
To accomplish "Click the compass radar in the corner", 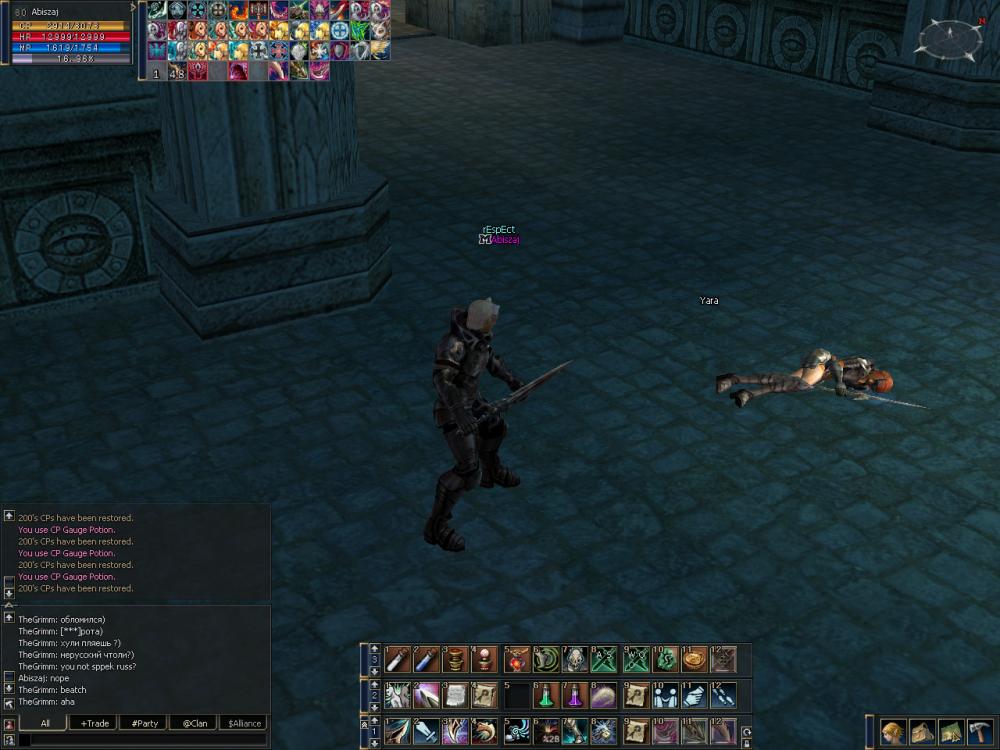I will [949, 38].
